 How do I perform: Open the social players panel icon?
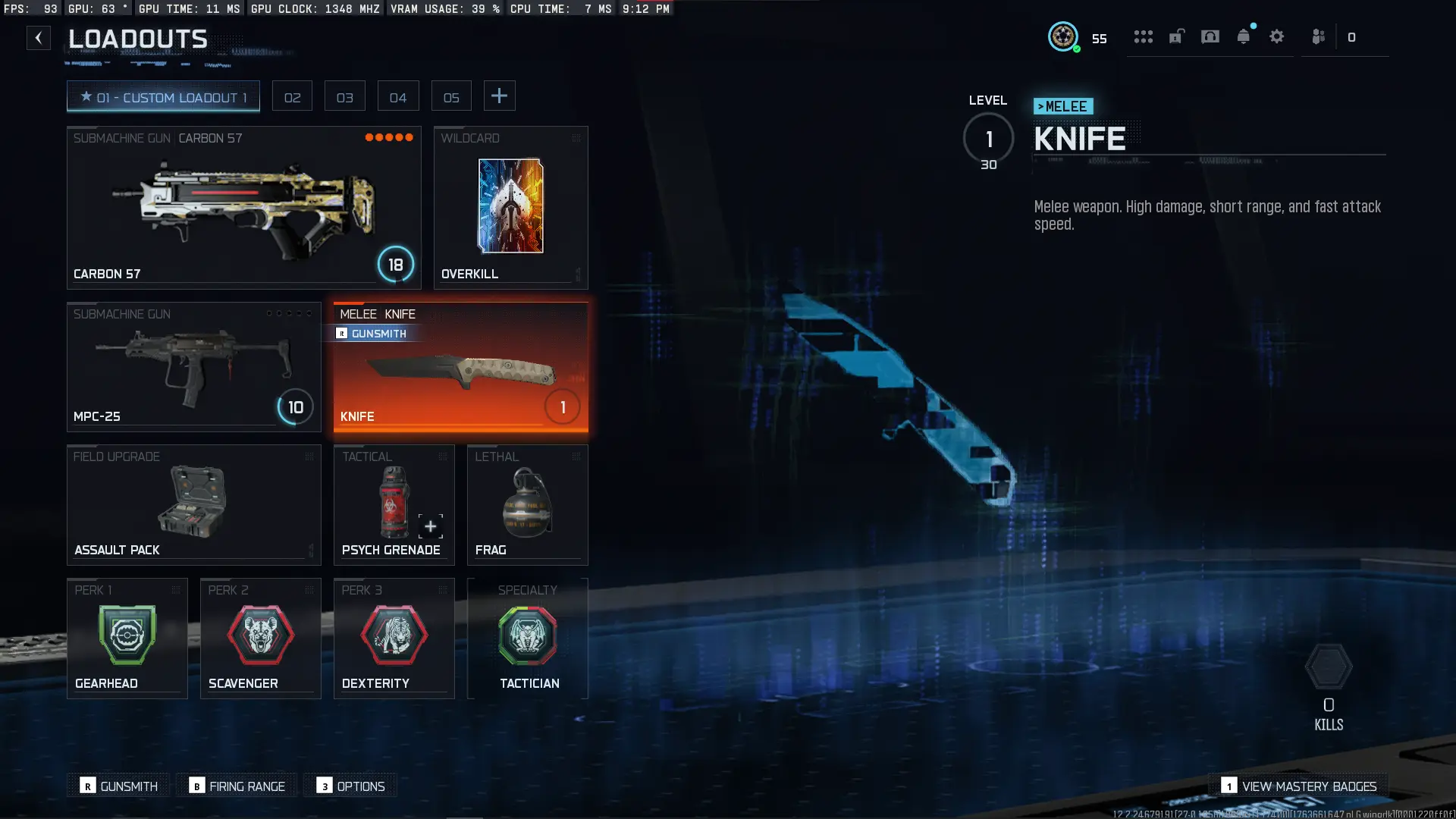pyautogui.click(x=1318, y=37)
